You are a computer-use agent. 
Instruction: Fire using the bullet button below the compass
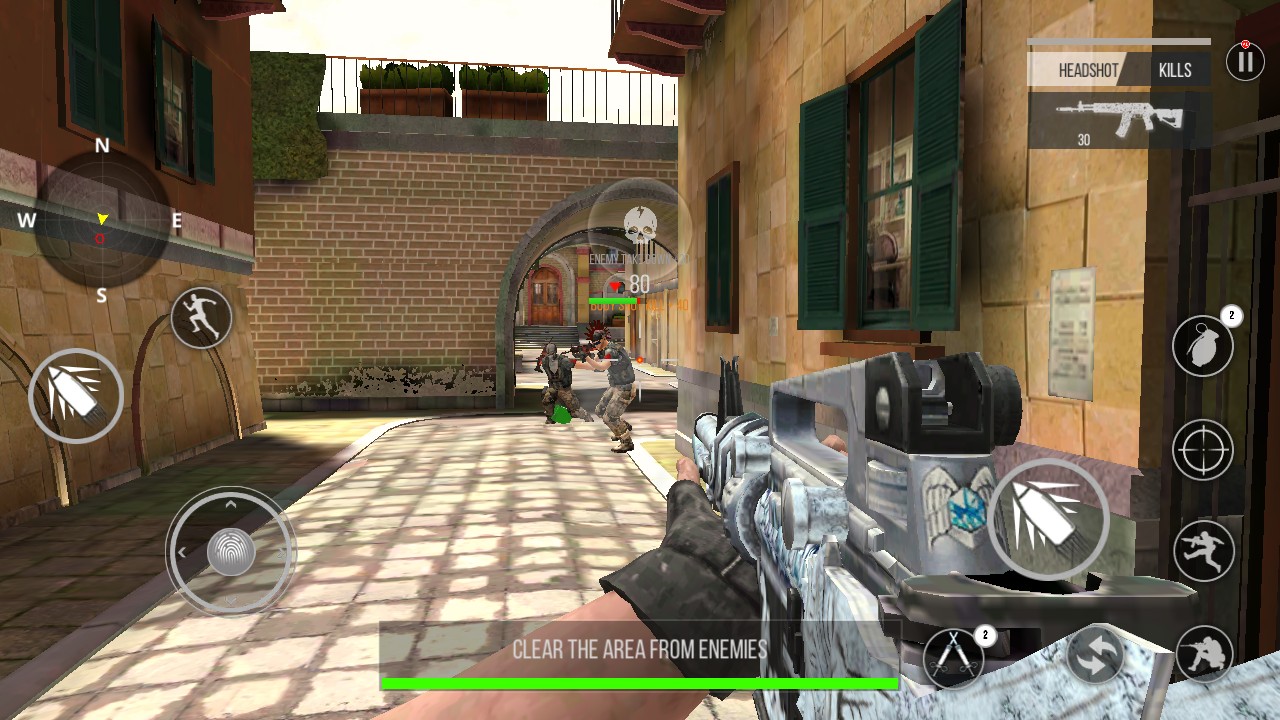[76, 396]
